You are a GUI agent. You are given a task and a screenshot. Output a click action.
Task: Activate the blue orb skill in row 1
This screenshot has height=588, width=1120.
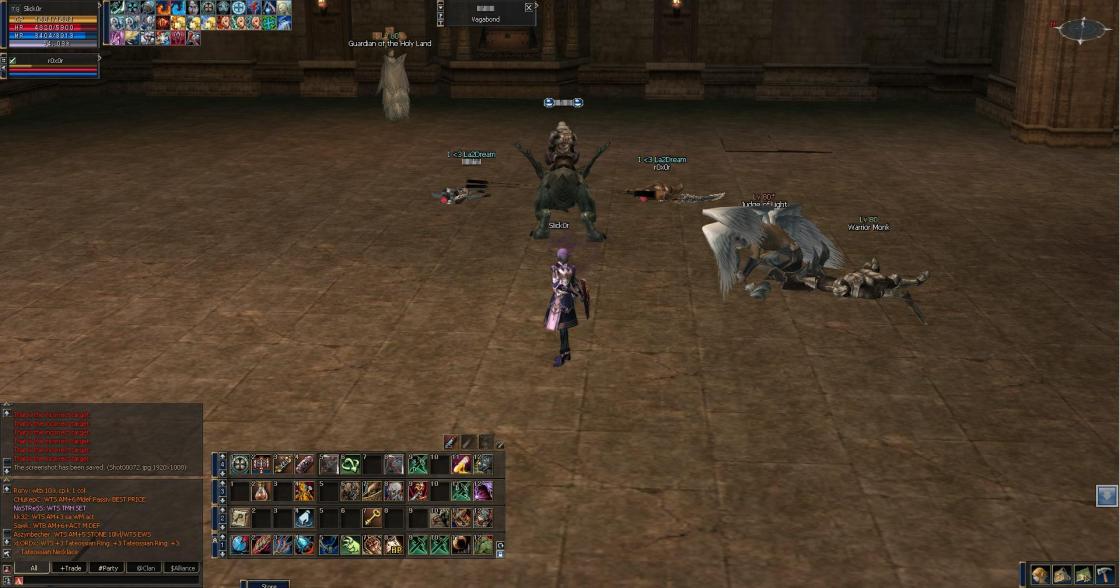[240, 545]
